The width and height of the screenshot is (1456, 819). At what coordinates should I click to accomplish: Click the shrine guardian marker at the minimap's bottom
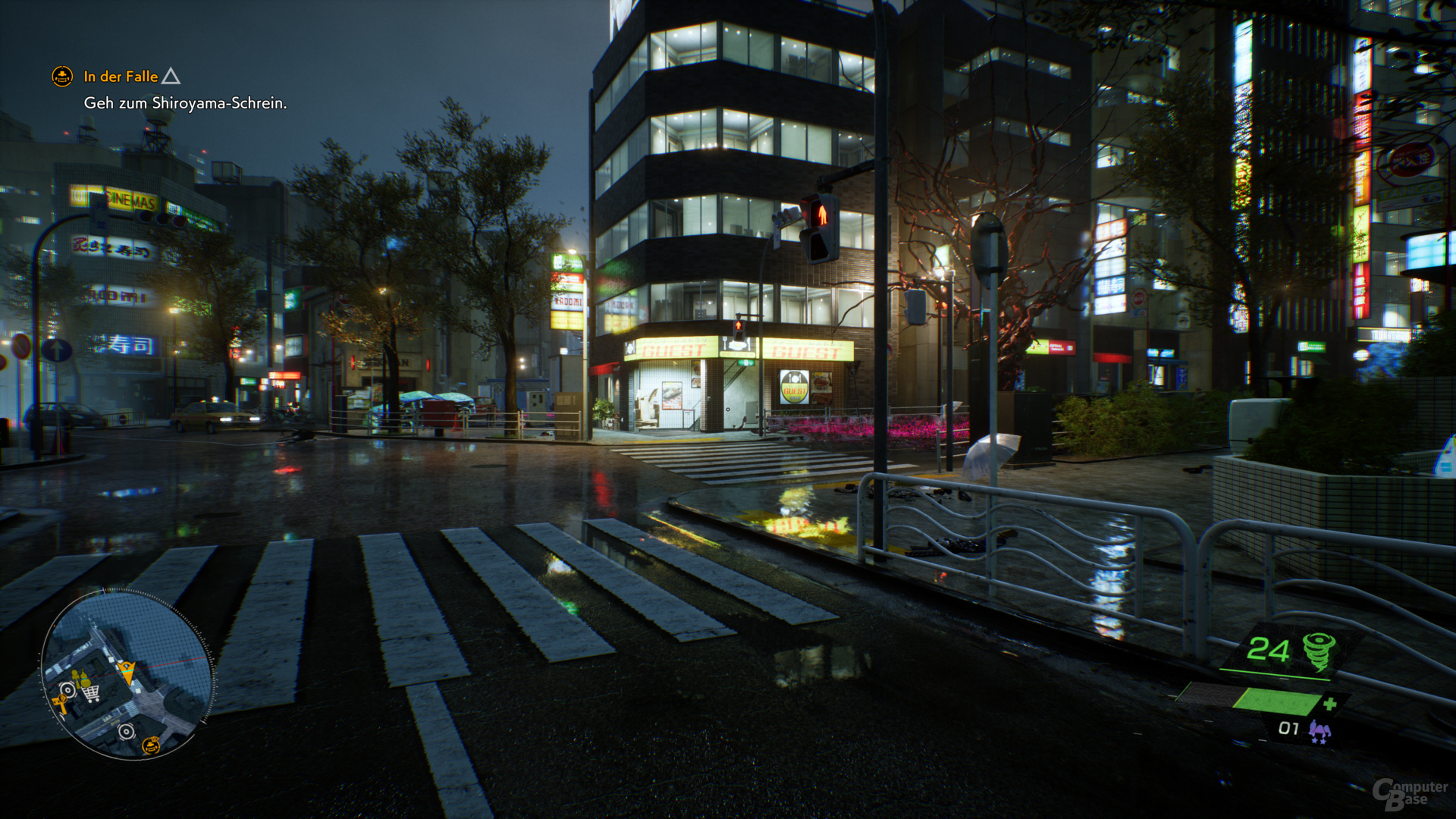[x=150, y=746]
